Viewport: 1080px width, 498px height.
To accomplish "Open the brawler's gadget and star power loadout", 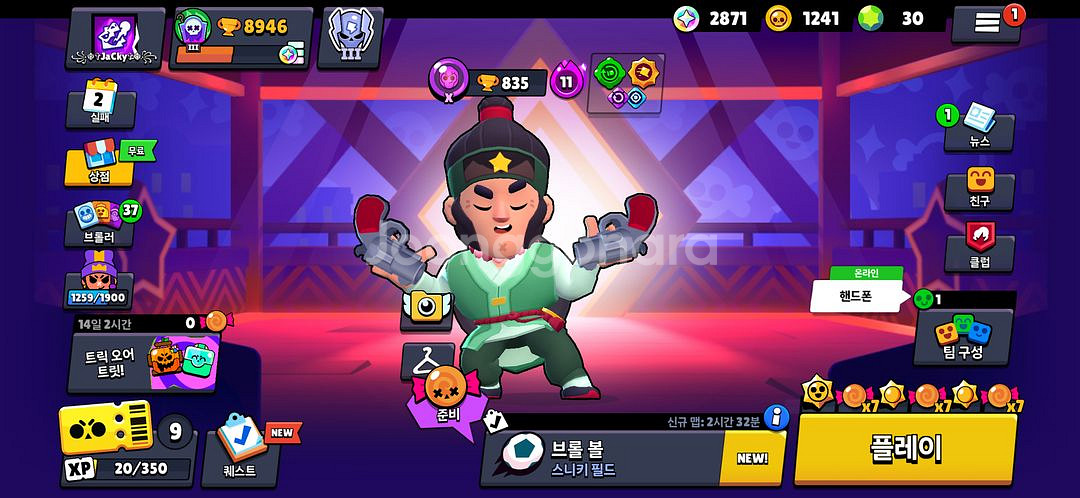I will point(626,83).
